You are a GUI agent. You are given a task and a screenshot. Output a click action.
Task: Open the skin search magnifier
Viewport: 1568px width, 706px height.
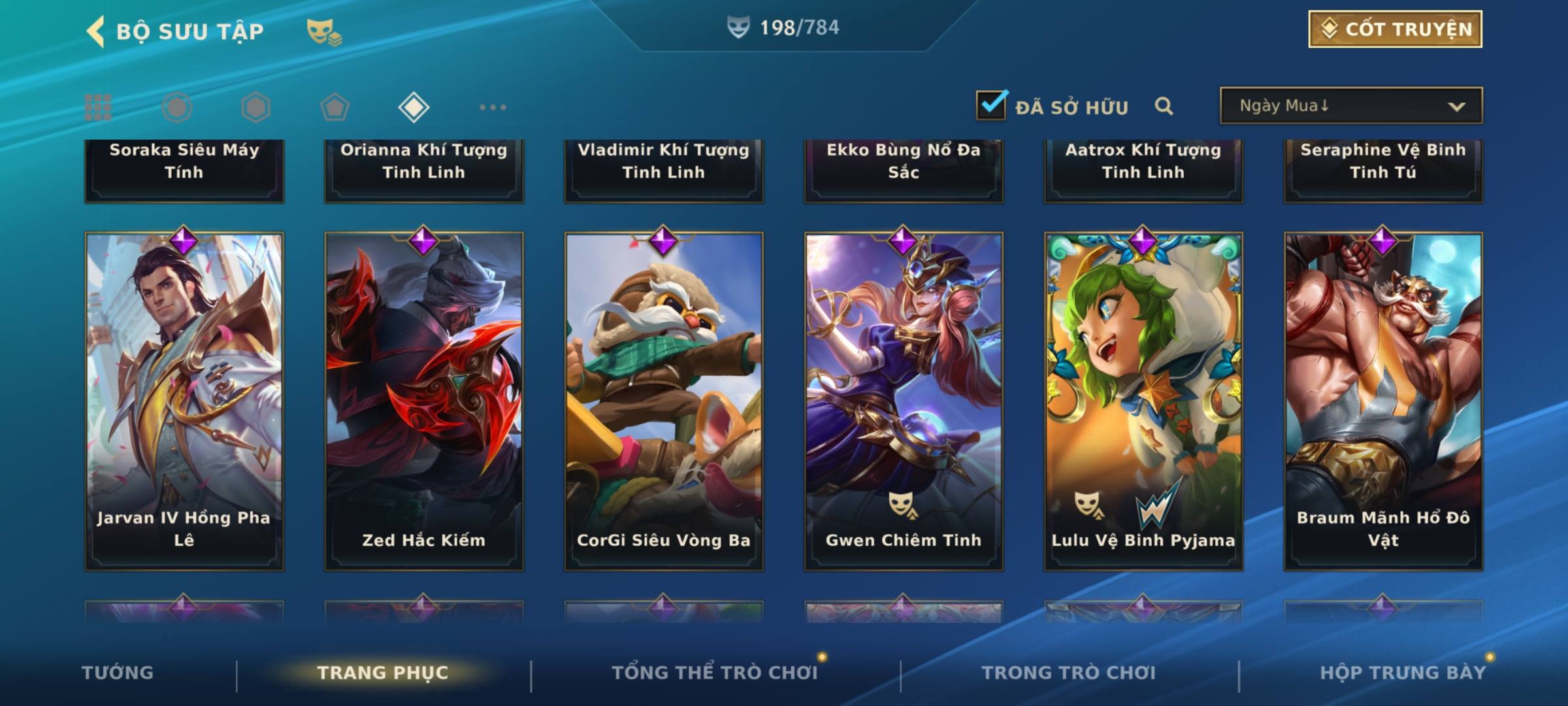coord(1164,106)
